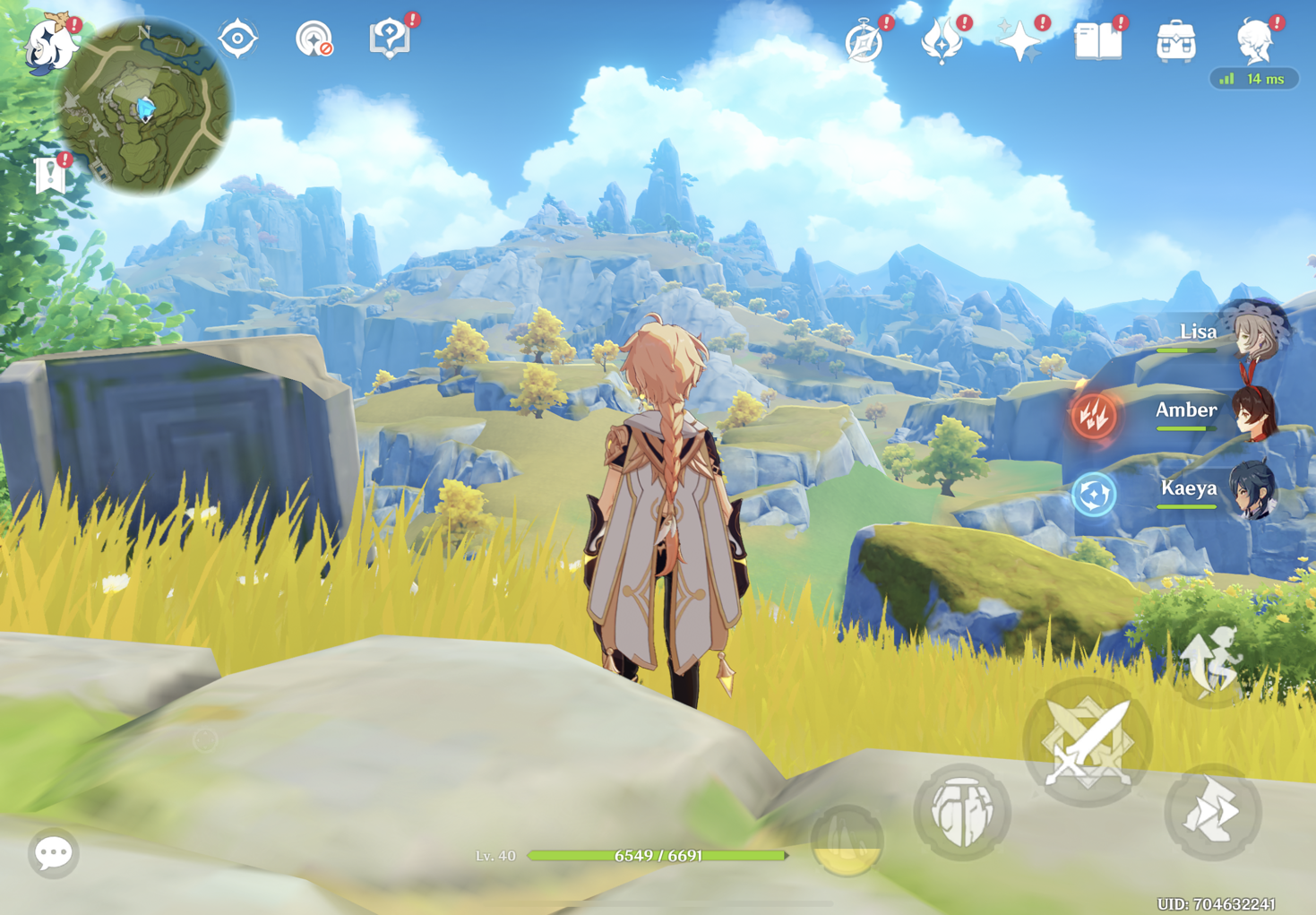Open the Battle Pass icon

(942, 42)
